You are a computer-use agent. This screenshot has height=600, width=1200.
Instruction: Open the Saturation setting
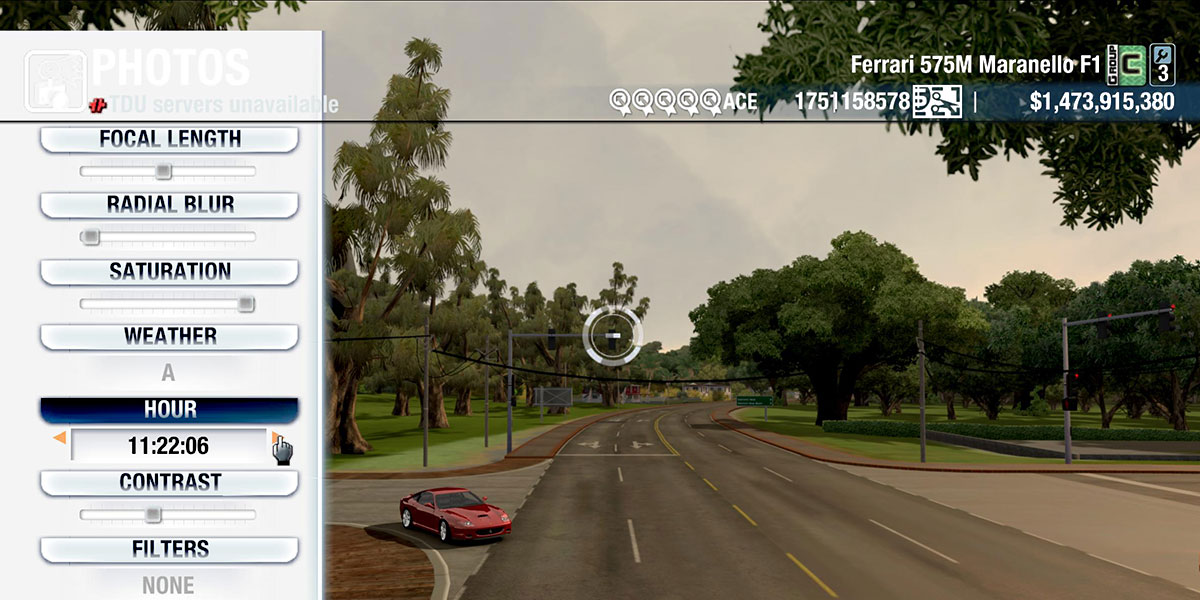169,271
